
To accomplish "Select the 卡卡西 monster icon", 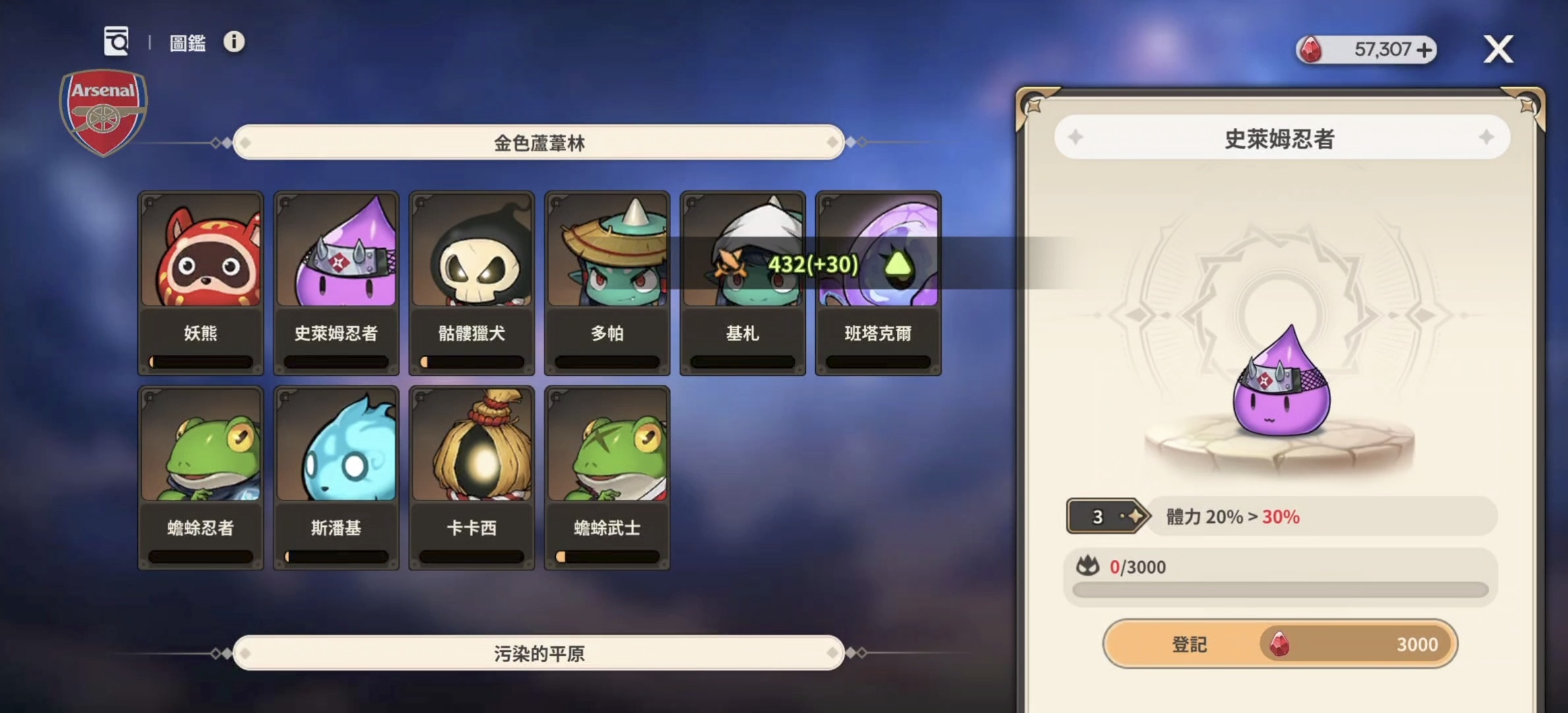I will 471,444.
